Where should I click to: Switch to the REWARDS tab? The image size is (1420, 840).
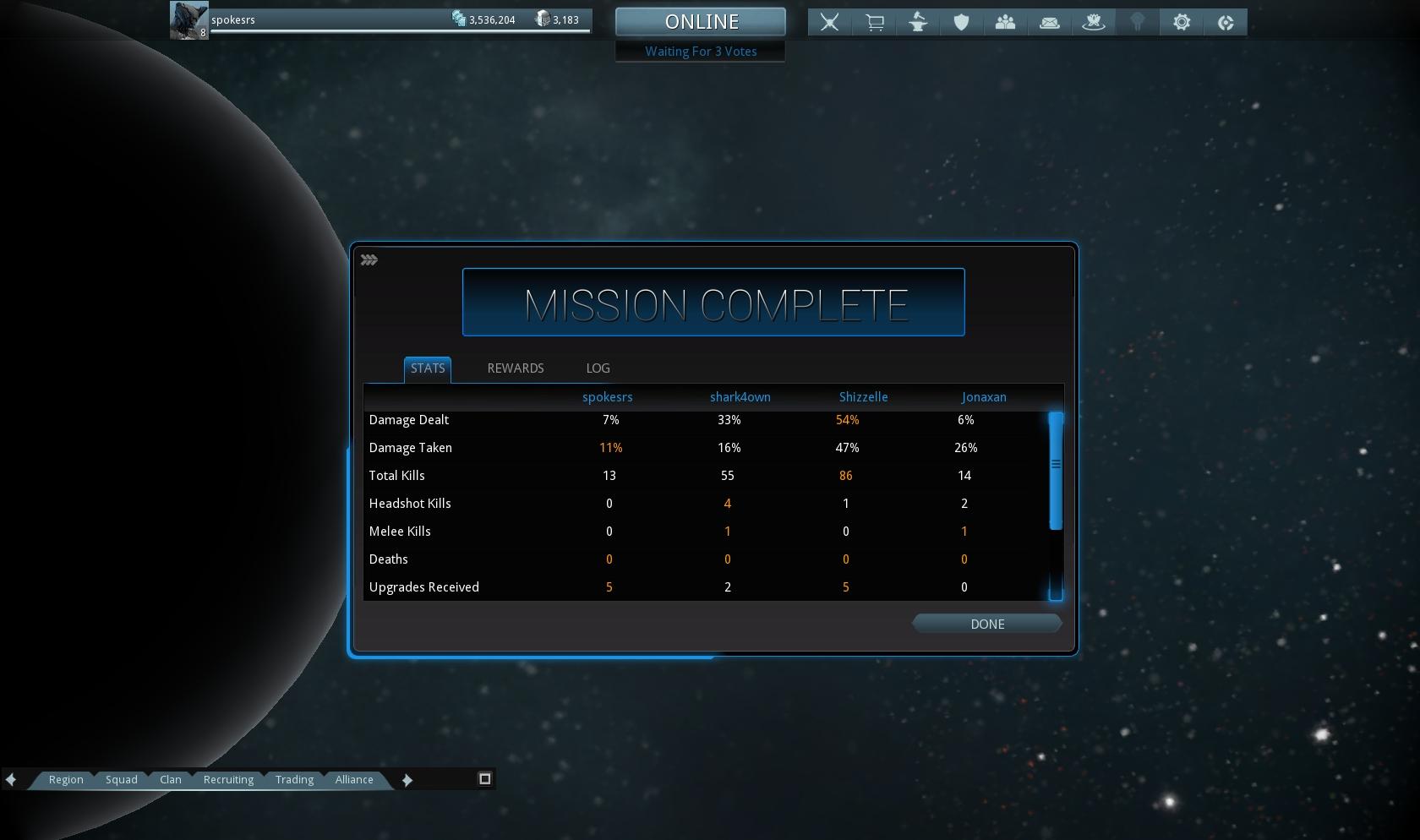515,368
